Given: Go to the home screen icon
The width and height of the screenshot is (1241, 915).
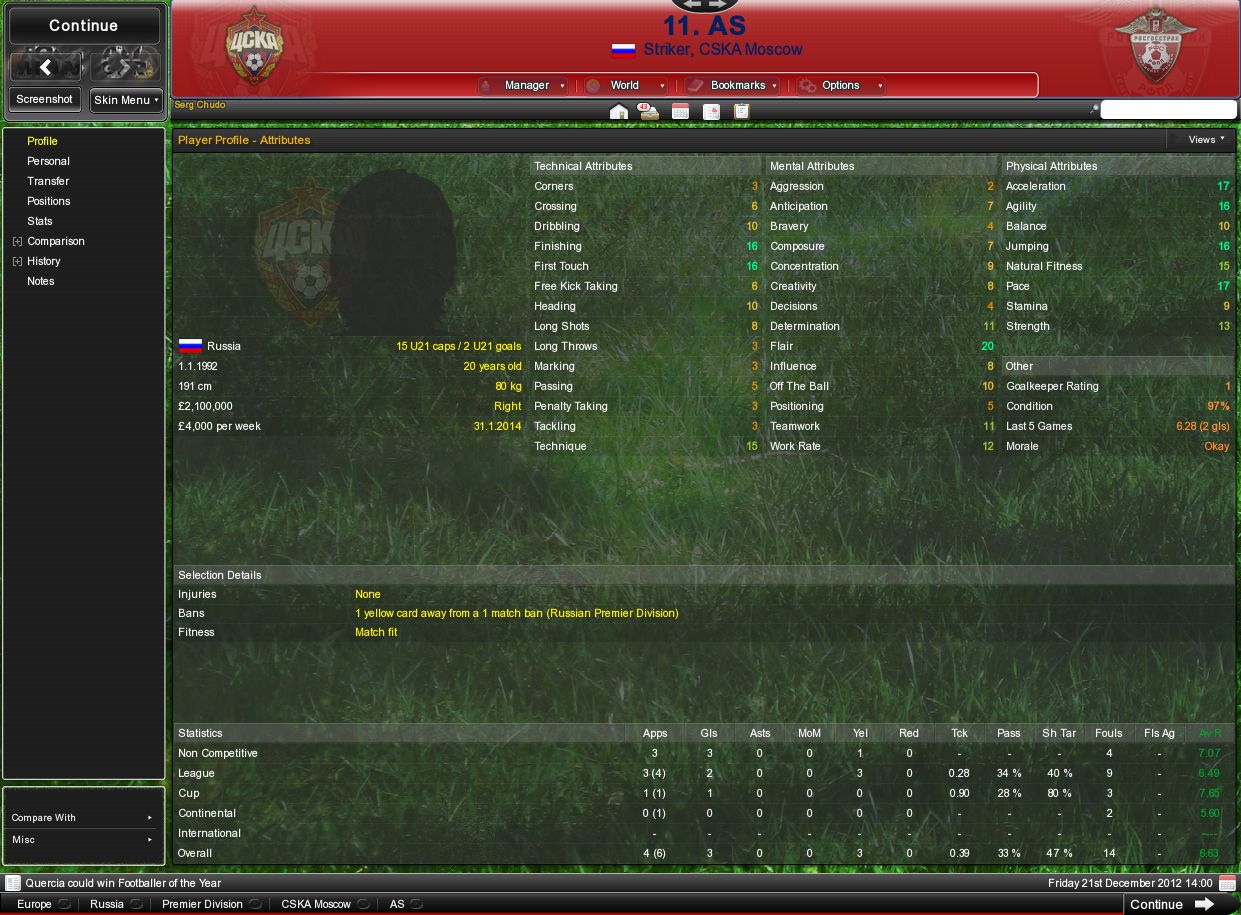Looking at the screenshot, I should pos(619,112).
